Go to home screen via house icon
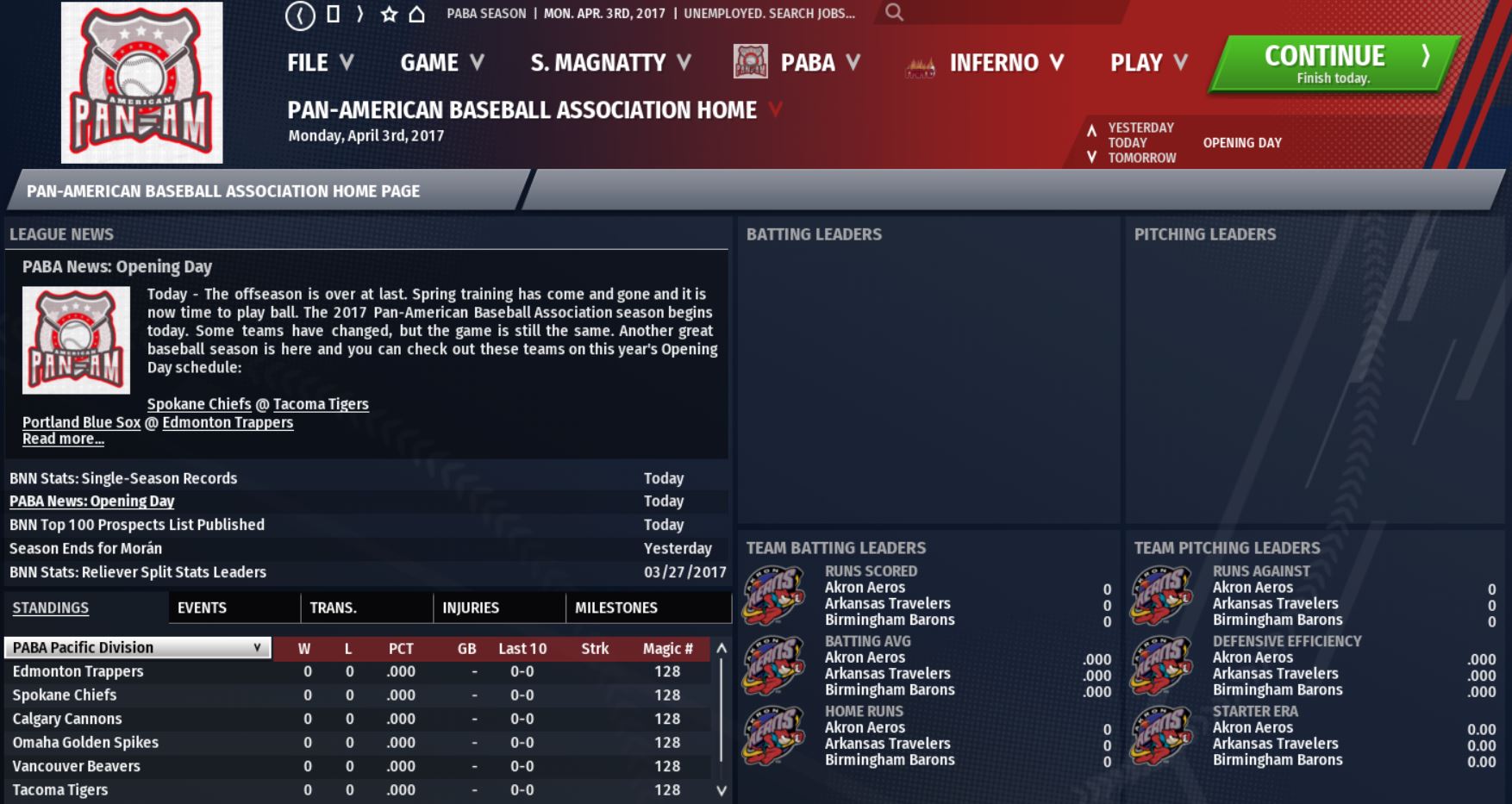The height and width of the screenshot is (804, 1512). pyautogui.click(x=417, y=14)
